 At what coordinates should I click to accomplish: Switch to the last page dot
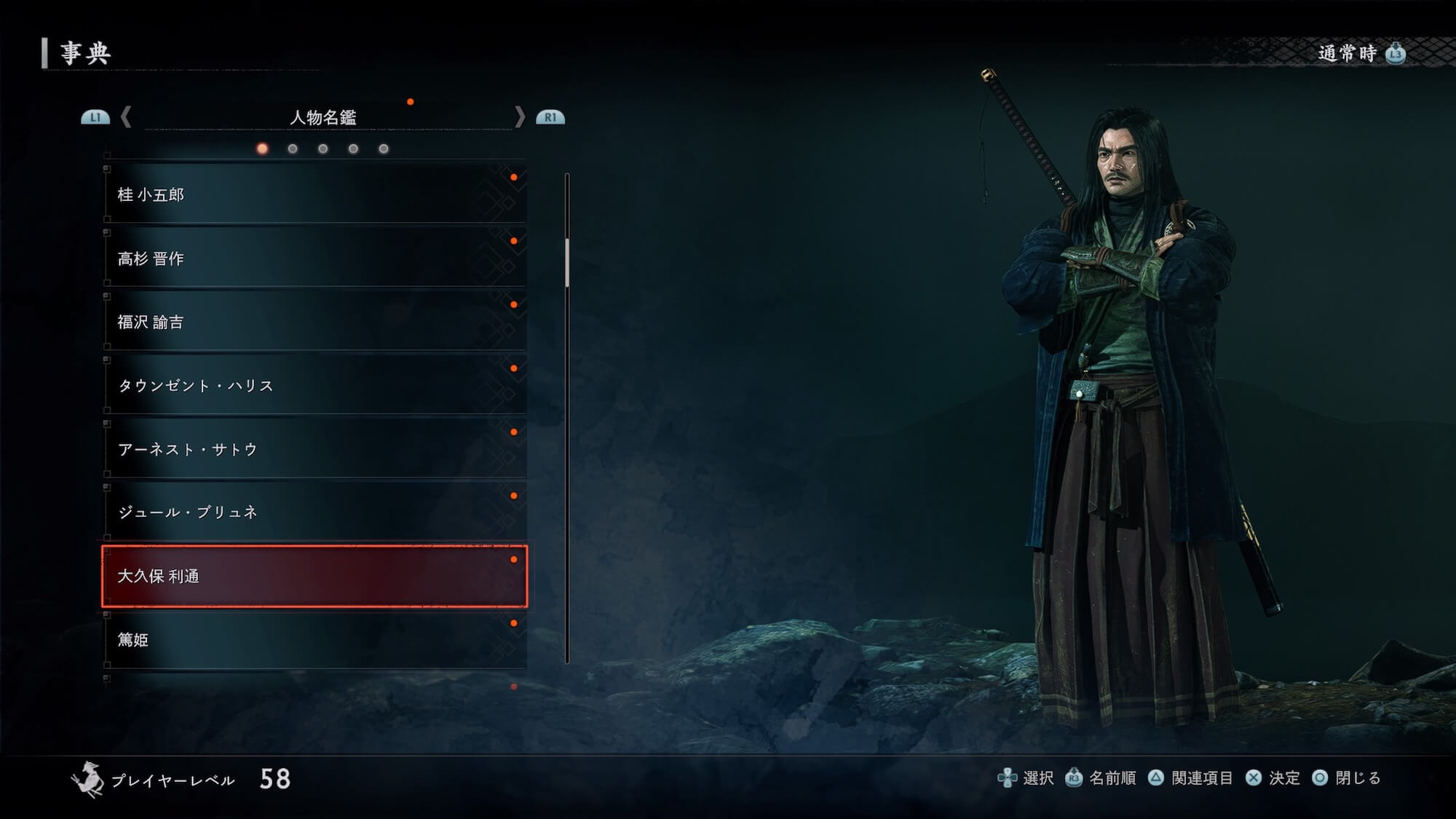point(384,149)
